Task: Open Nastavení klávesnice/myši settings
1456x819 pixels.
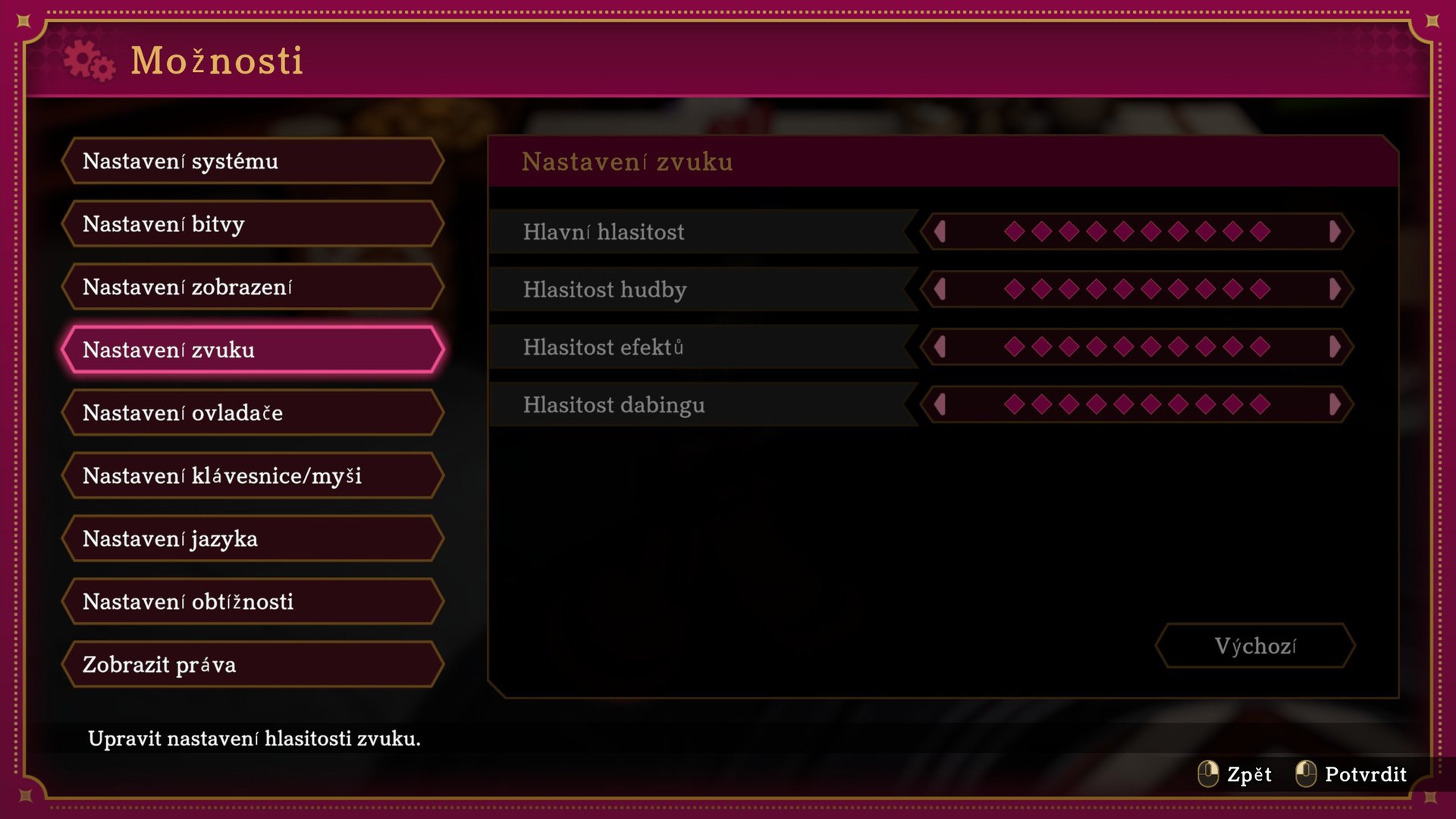Action: coord(254,475)
